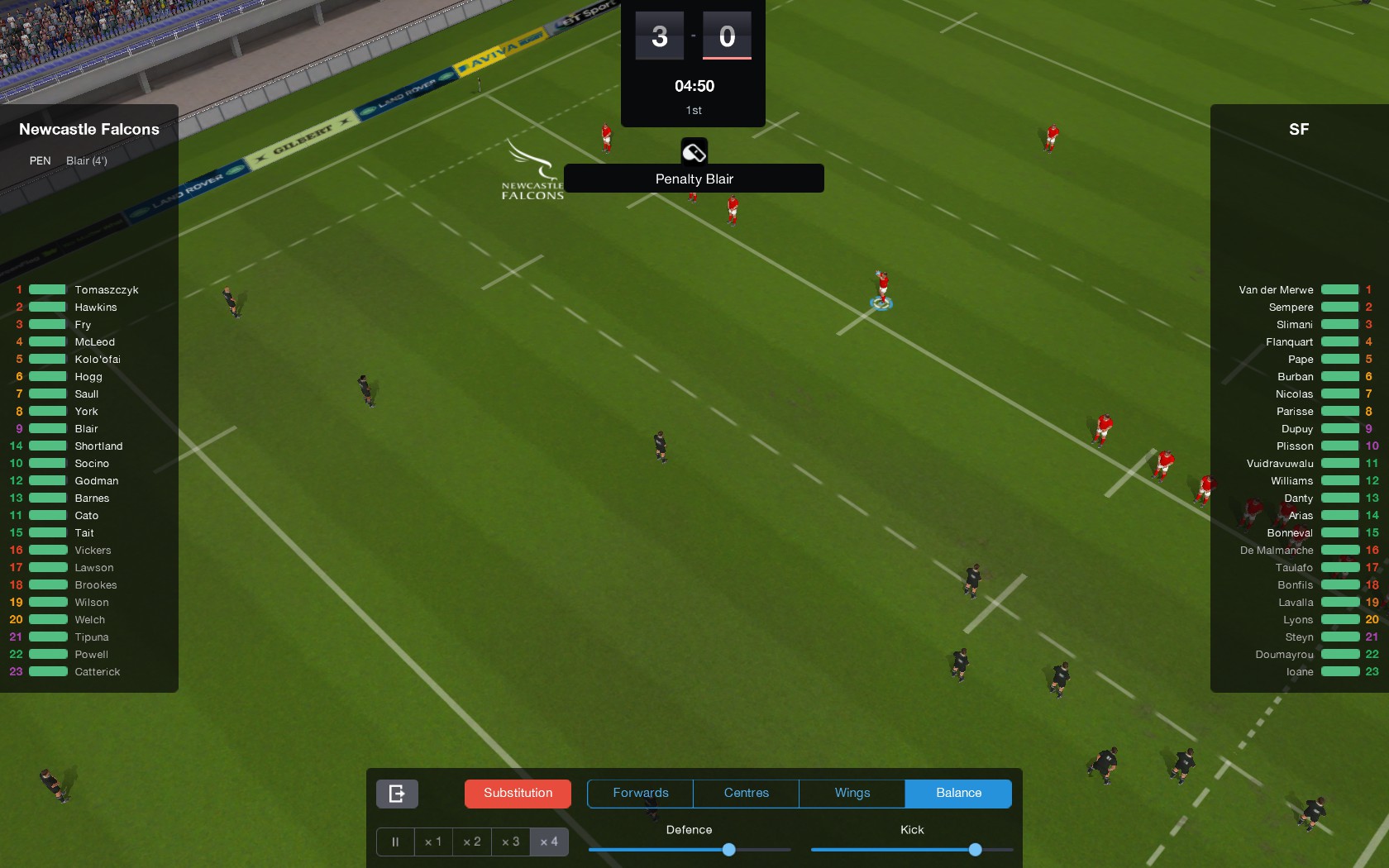This screenshot has width=1389, height=868.
Task: Click the Penalty Blair event banner
Action: (x=694, y=179)
